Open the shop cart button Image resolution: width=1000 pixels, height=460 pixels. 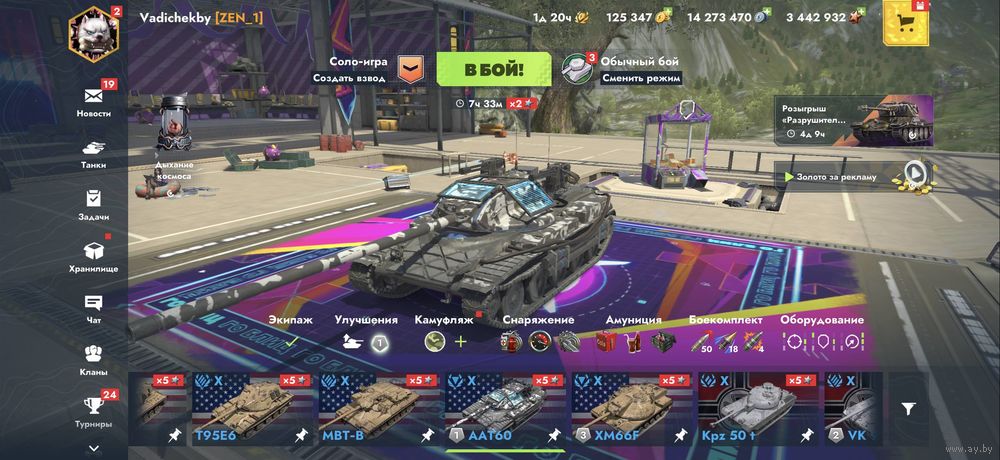pos(905,20)
